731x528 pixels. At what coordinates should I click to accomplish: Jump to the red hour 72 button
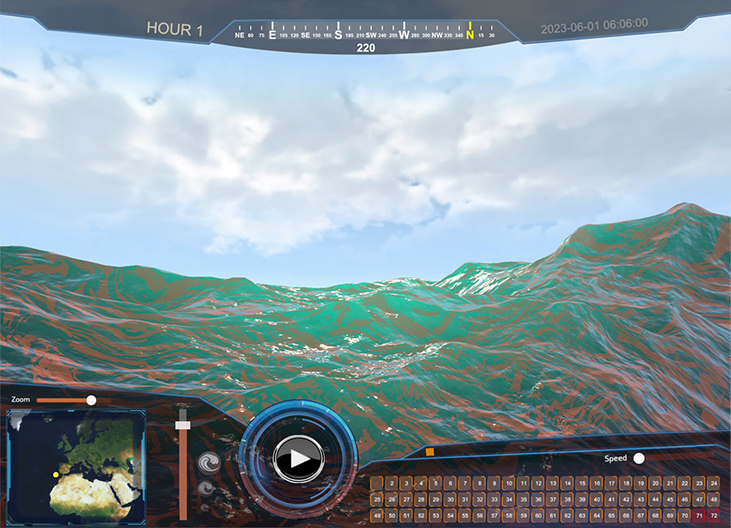tap(714, 515)
